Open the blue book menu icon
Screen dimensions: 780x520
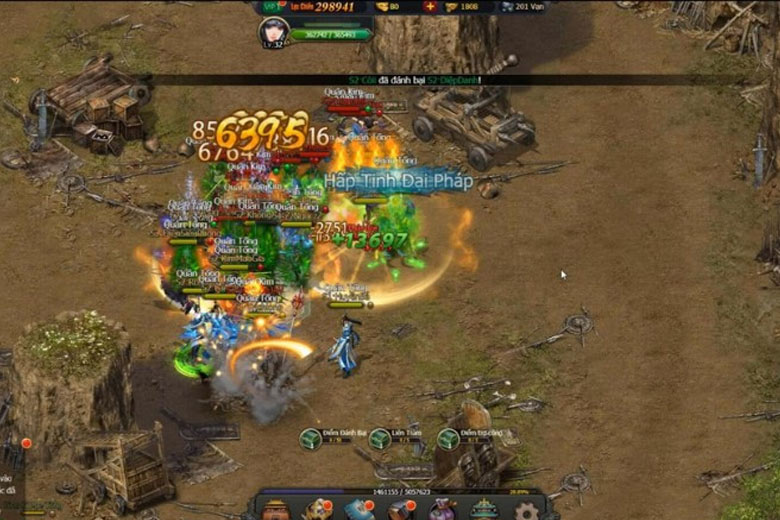359,511
